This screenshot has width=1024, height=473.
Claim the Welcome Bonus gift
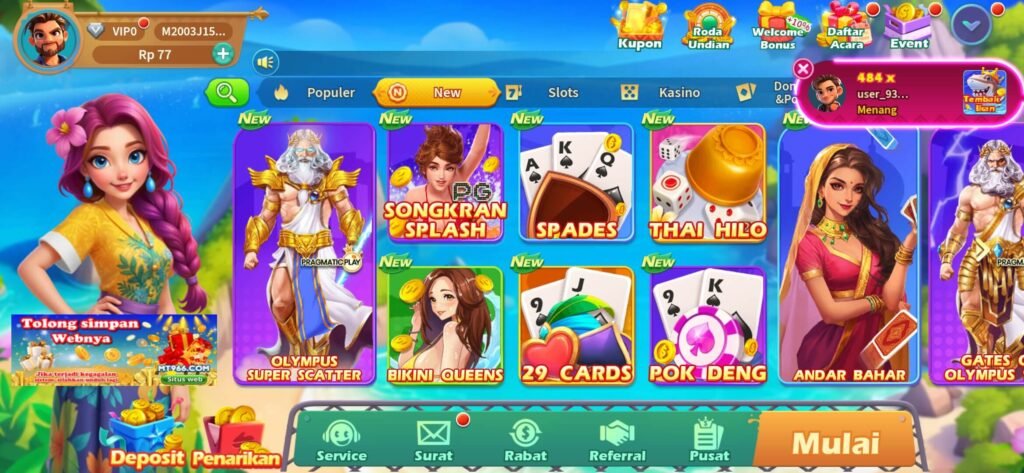point(779,26)
